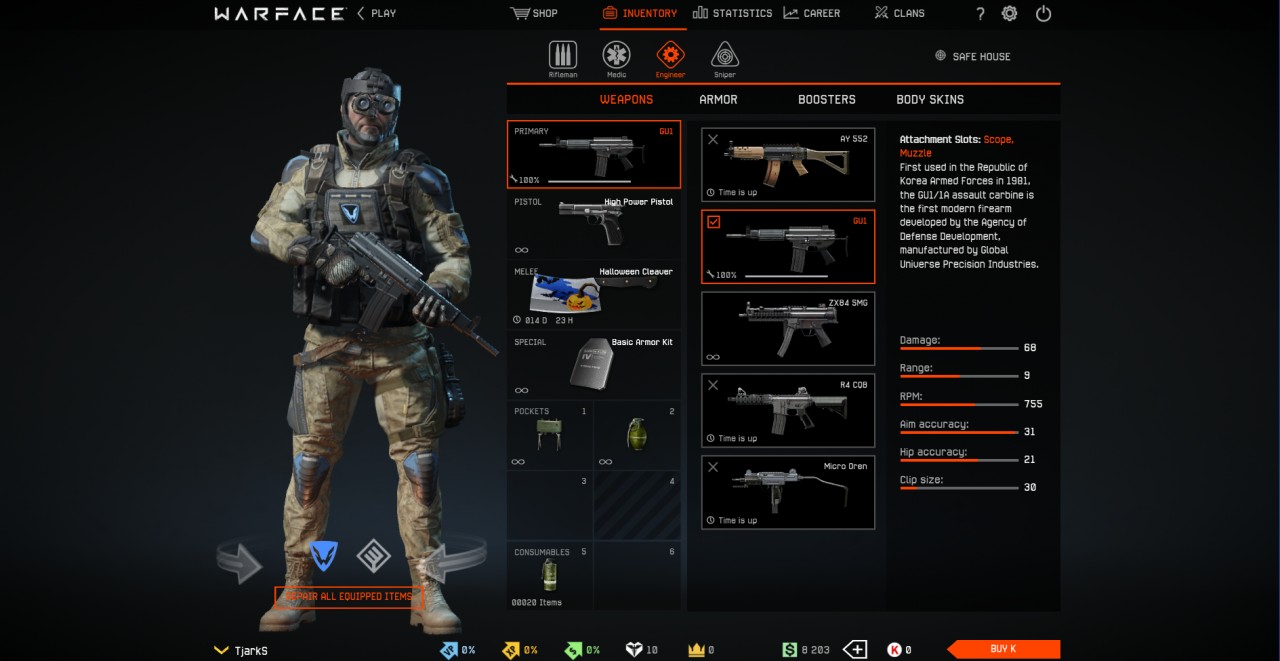Open the Body Skins tab

tap(930, 99)
